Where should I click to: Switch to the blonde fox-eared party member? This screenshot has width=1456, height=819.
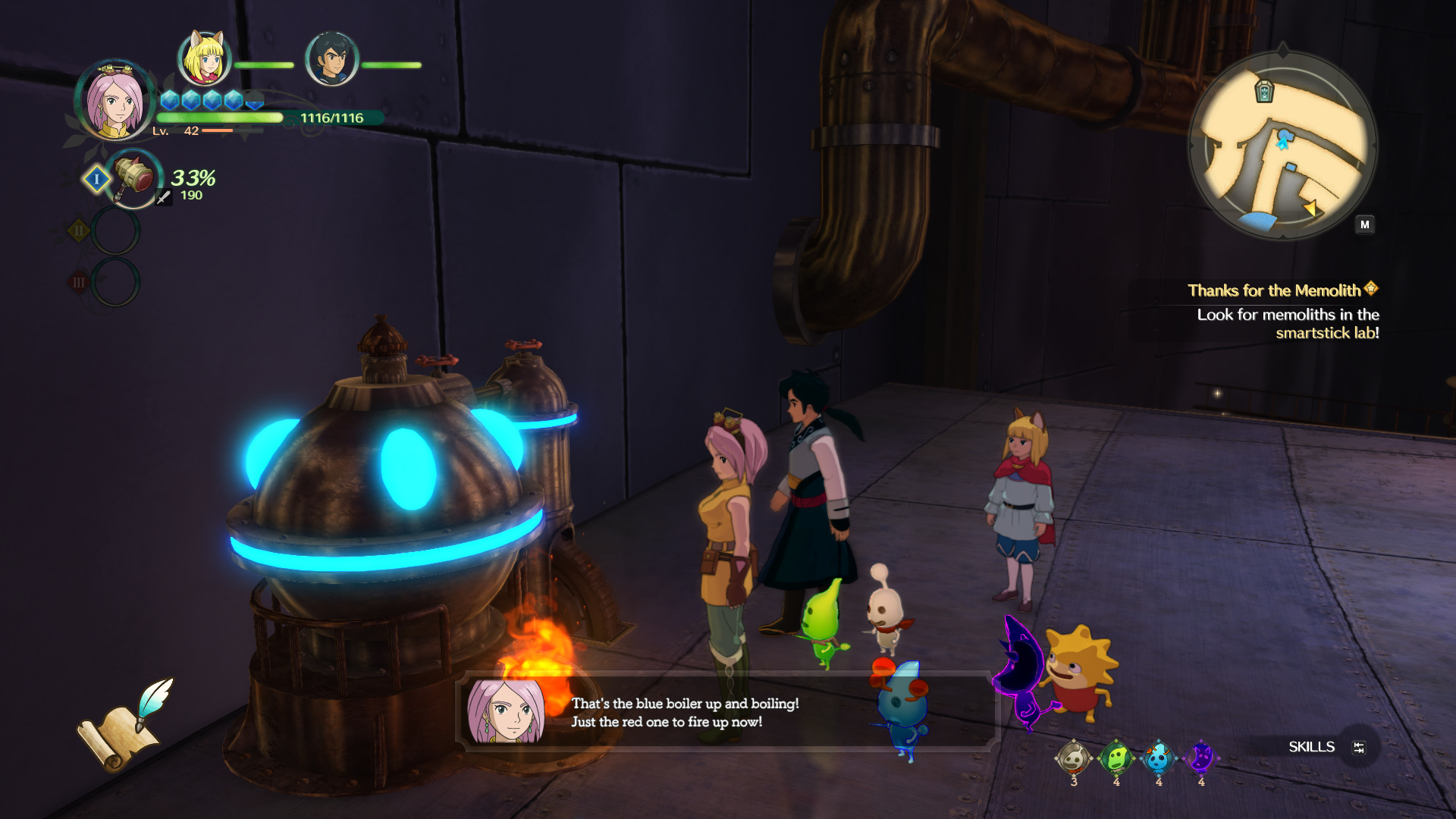[204, 58]
